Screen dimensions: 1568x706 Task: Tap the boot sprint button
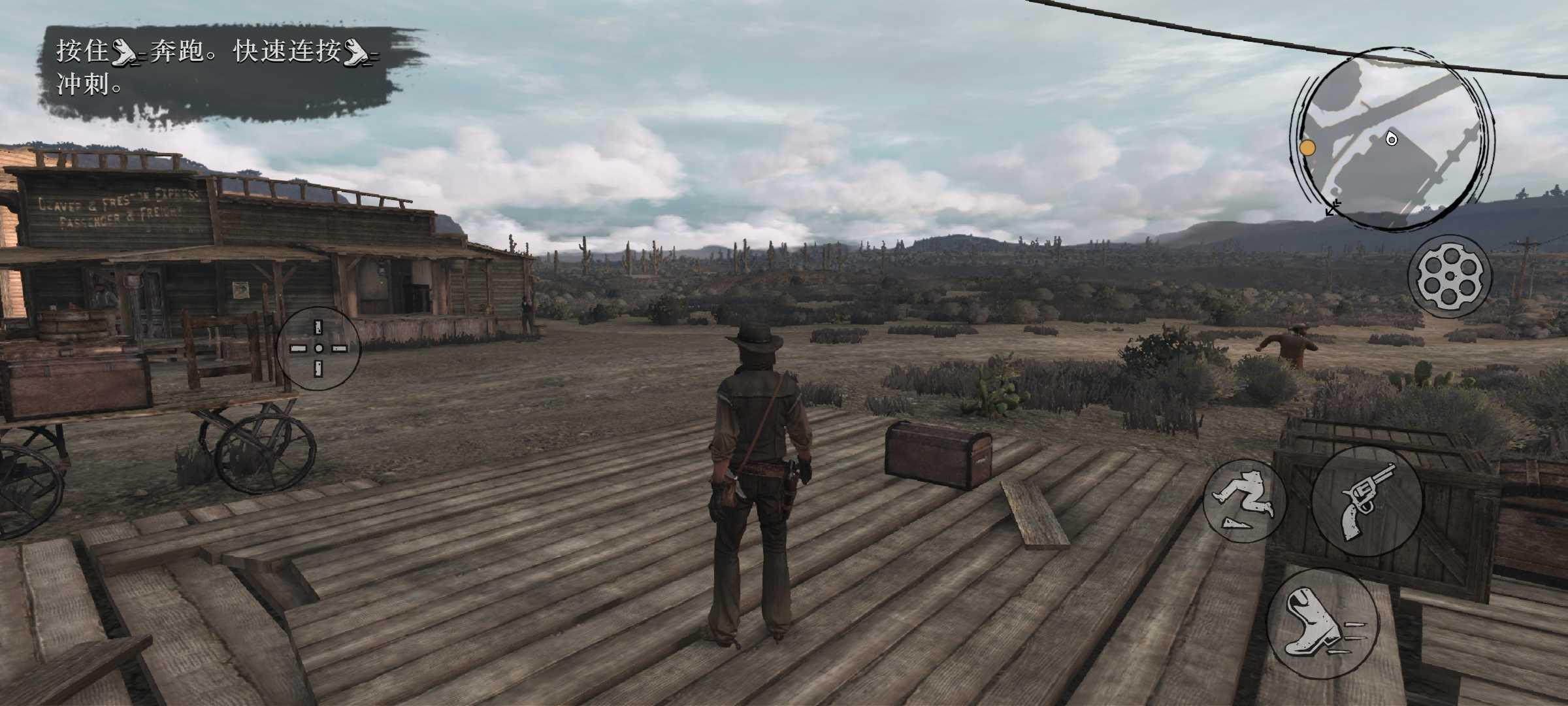point(1322,623)
